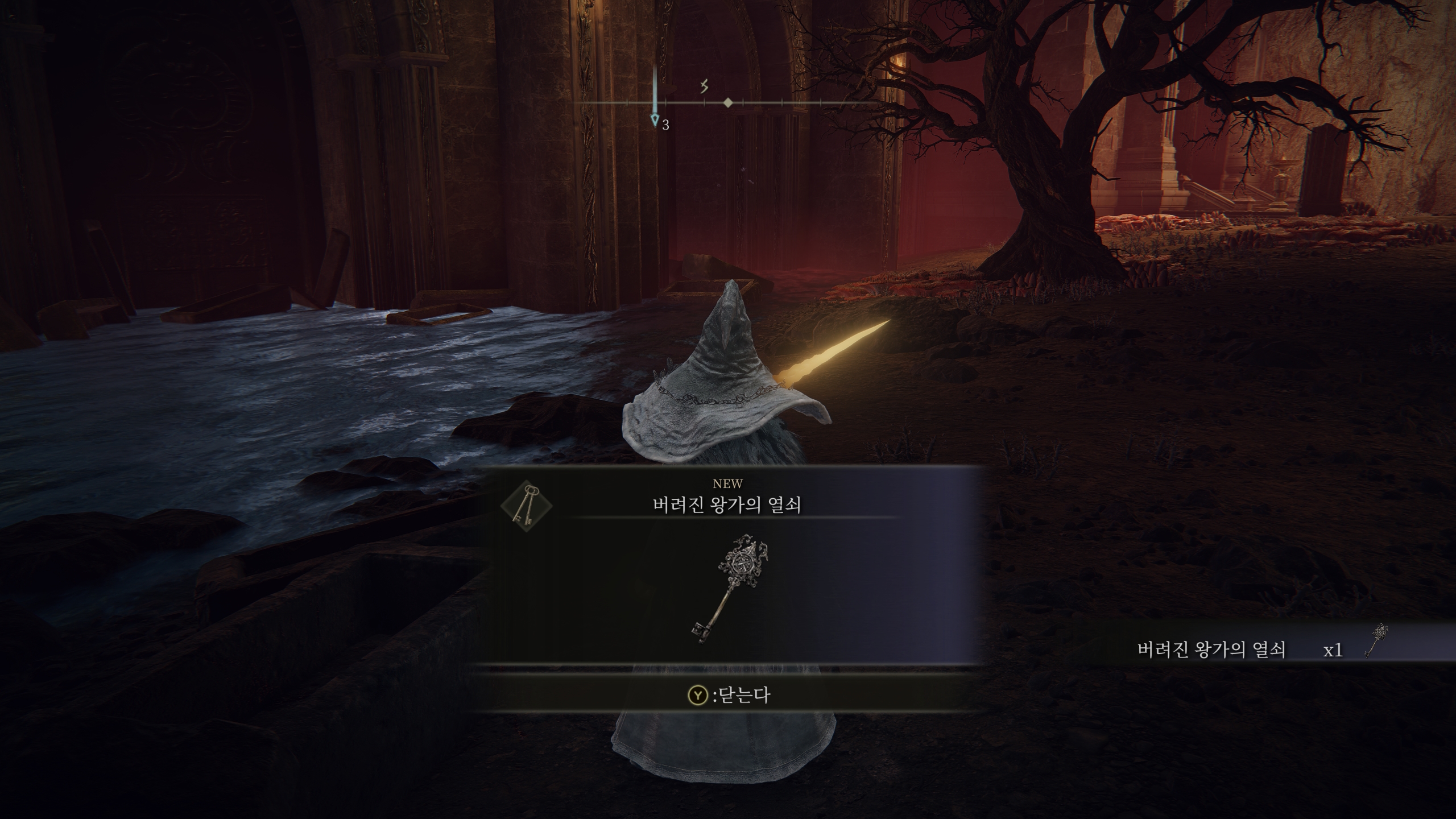Image resolution: width=1456 pixels, height=819 pixels.
Task: Click the number 3 under the compass pointer
Action: click(x=664, y=123)
